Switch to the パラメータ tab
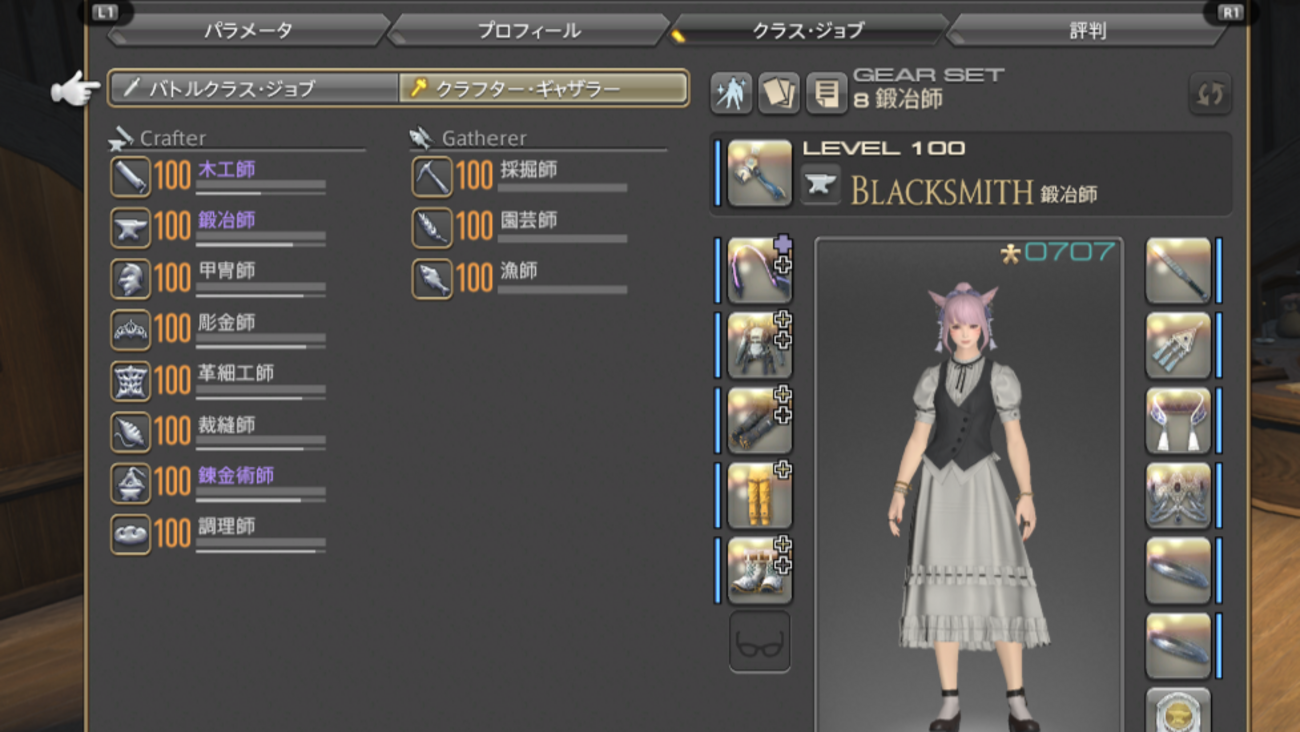 pos(248,30)
